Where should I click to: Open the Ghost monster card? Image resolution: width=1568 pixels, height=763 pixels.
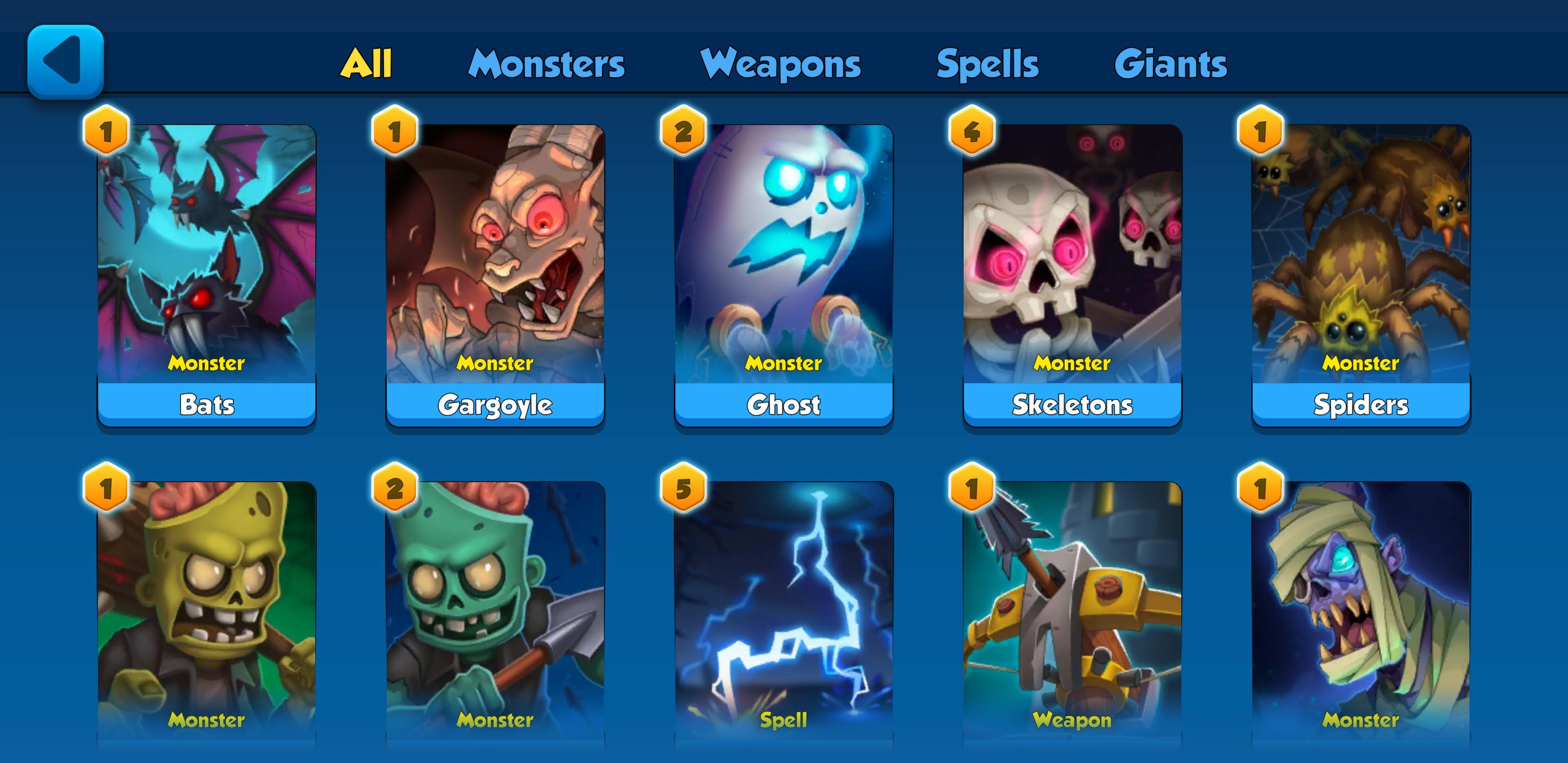784,274
